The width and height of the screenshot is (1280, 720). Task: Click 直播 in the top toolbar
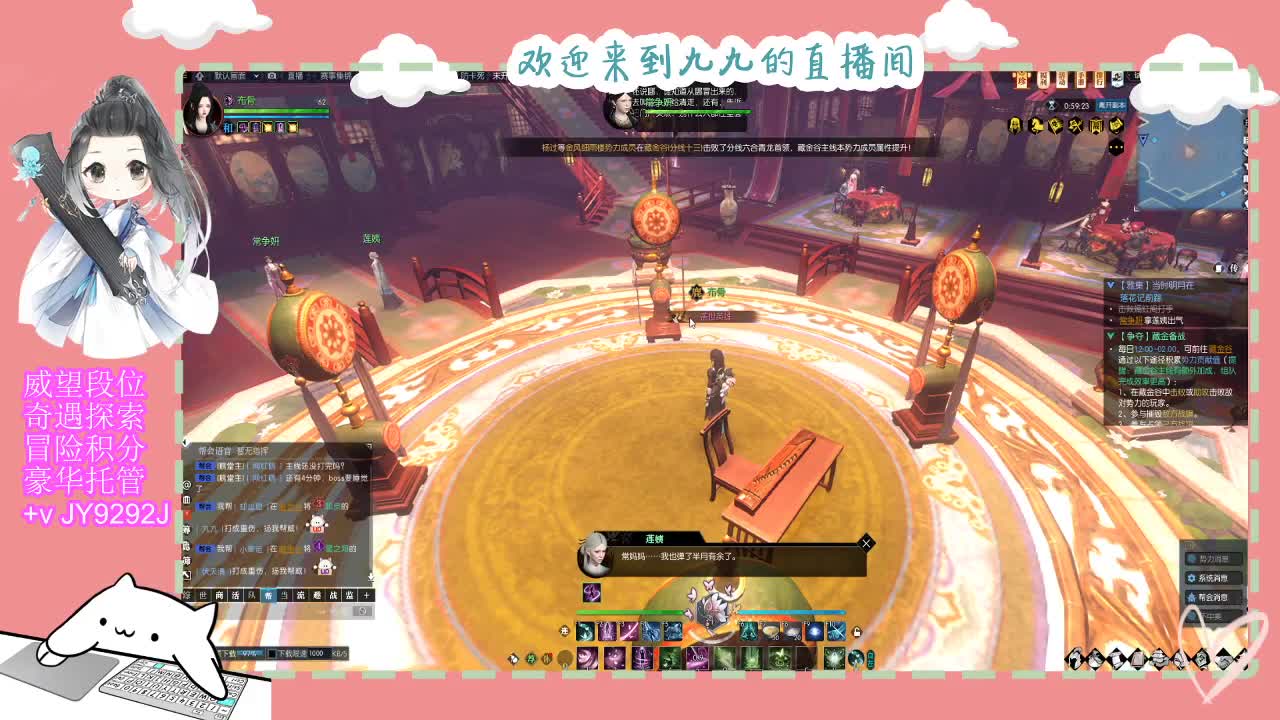pyautogui.click(x=297, y=77)
